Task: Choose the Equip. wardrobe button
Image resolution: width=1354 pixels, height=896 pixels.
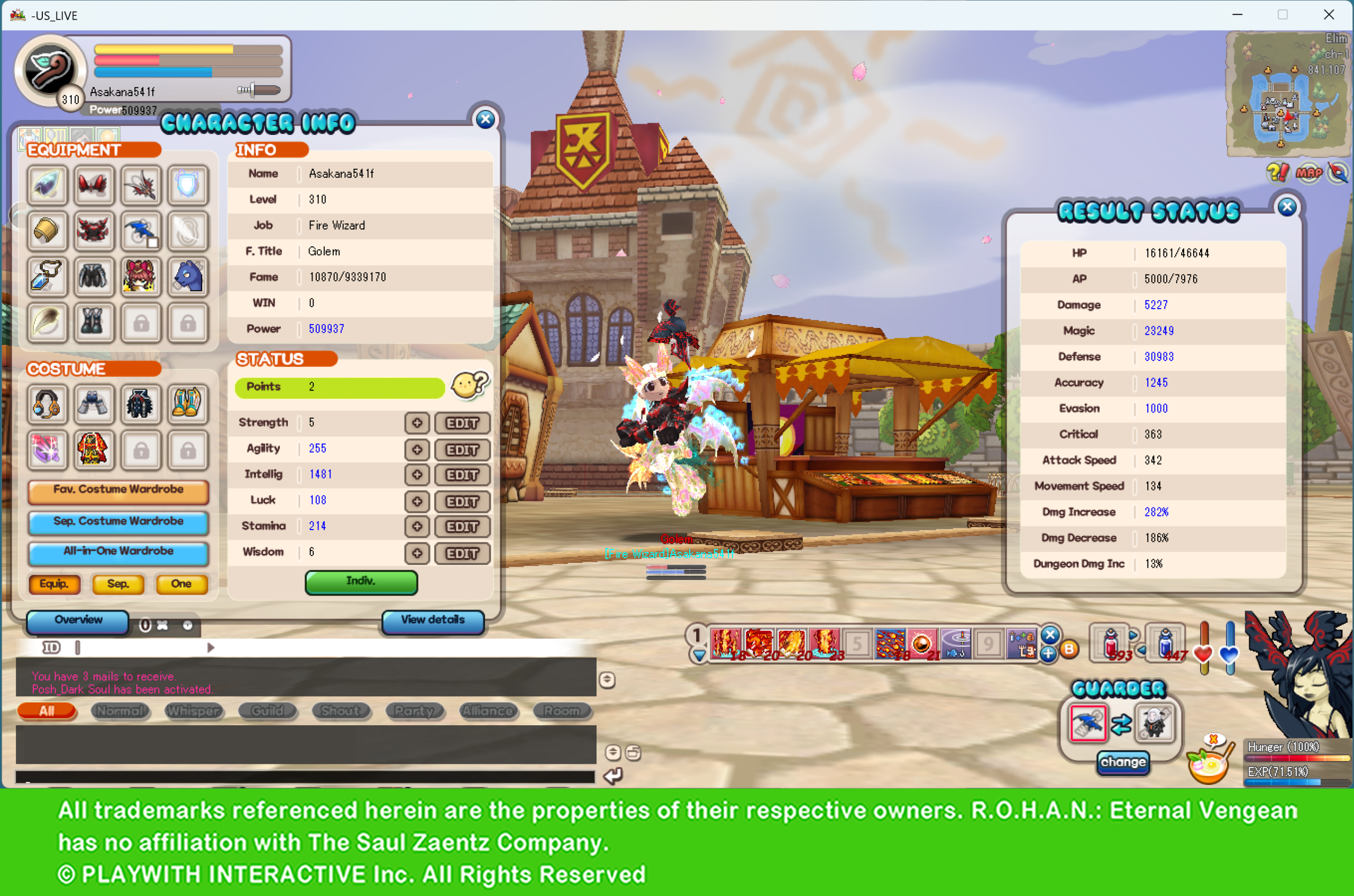Action: (54, 584)
